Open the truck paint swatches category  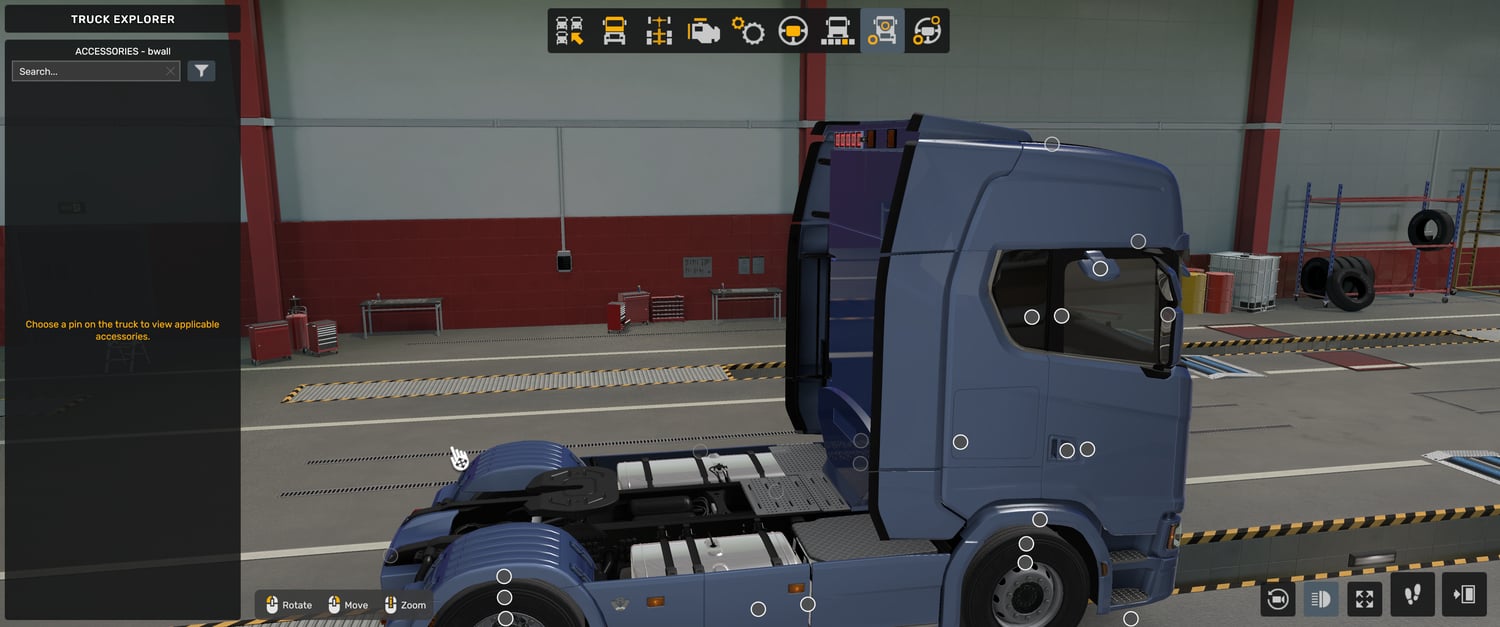tap(838, 31)
